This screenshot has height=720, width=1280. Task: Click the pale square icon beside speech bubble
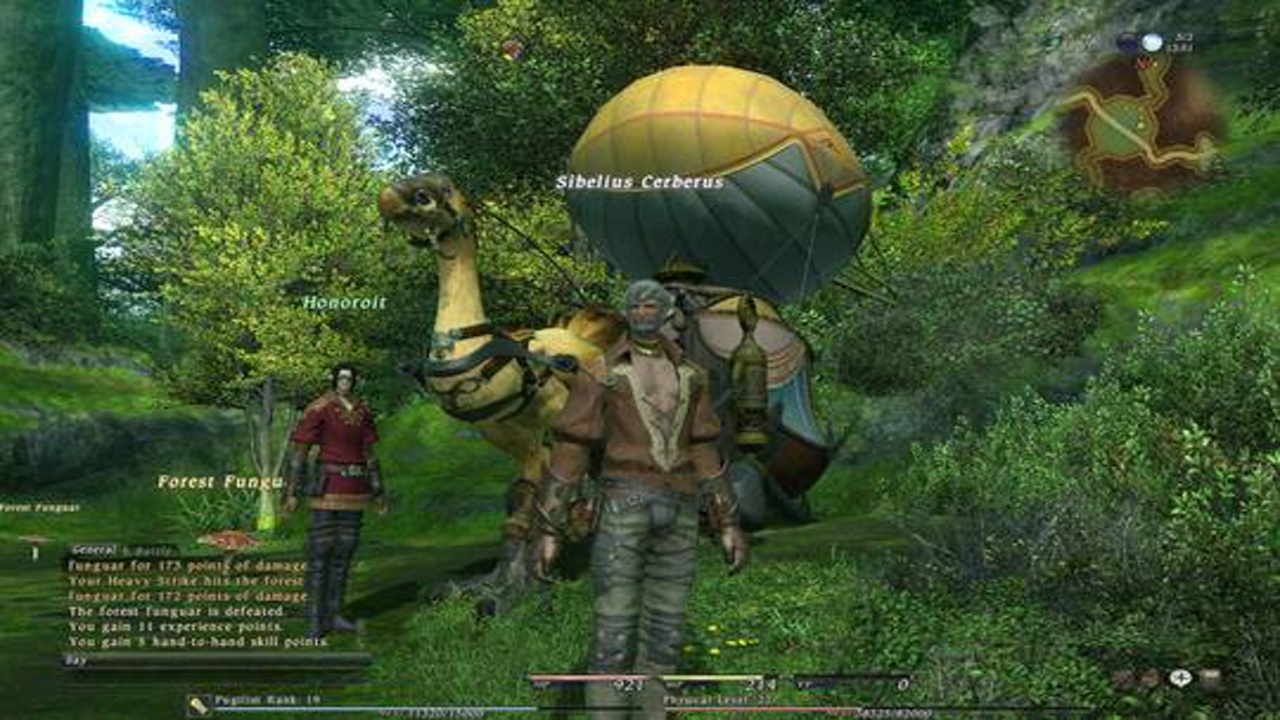(1210, 678)
